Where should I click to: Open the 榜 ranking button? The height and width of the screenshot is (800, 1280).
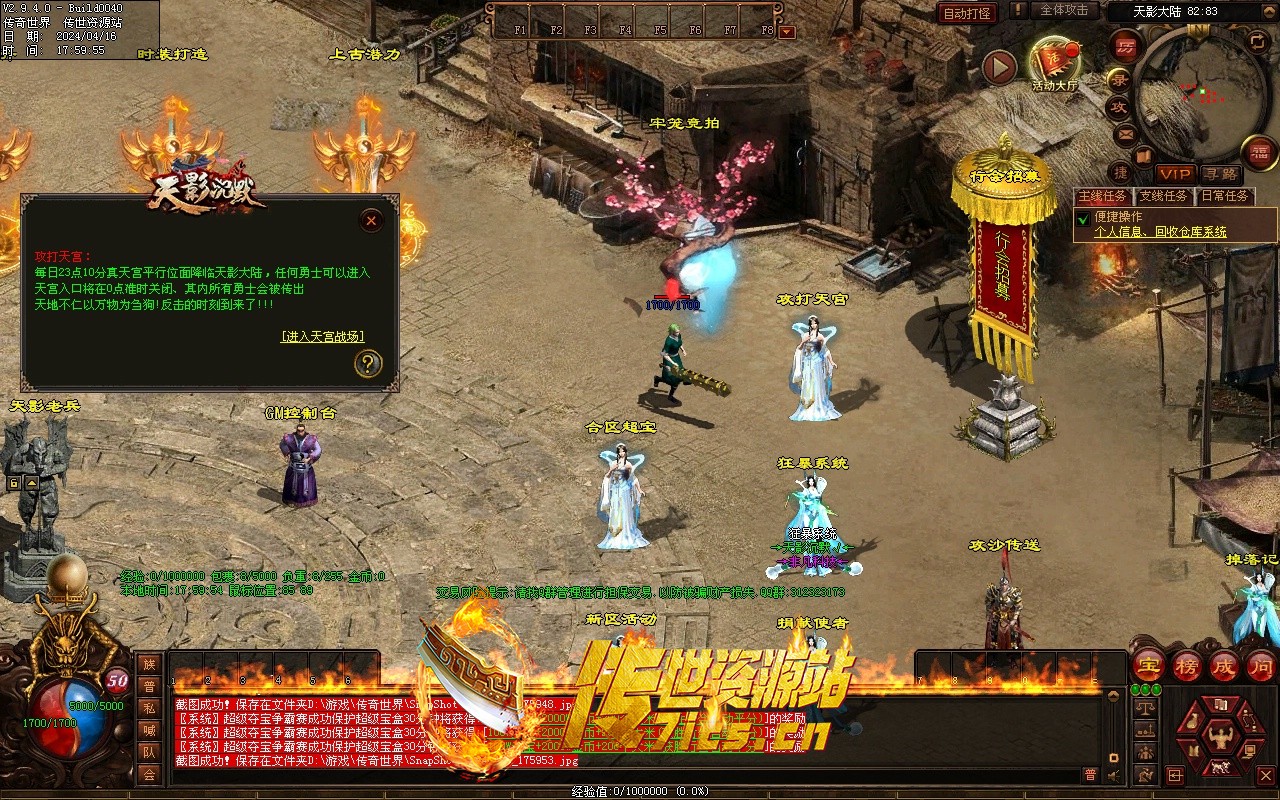coord(1187,665)
